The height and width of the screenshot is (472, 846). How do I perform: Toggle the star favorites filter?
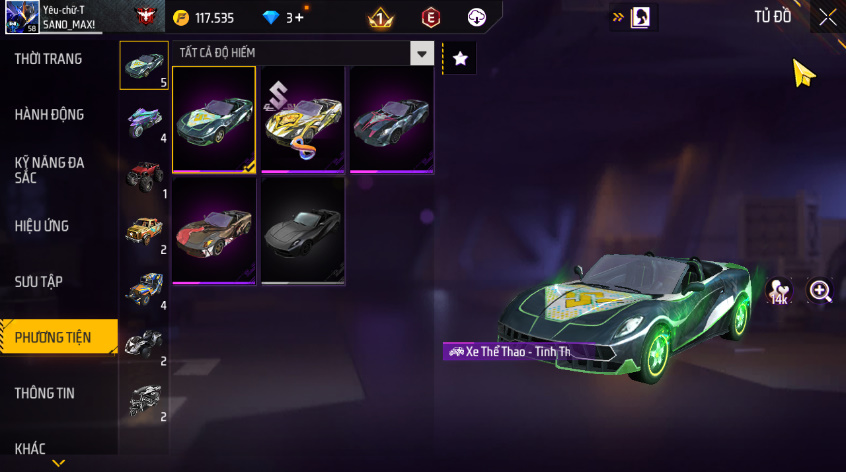(x=460, y=59)
